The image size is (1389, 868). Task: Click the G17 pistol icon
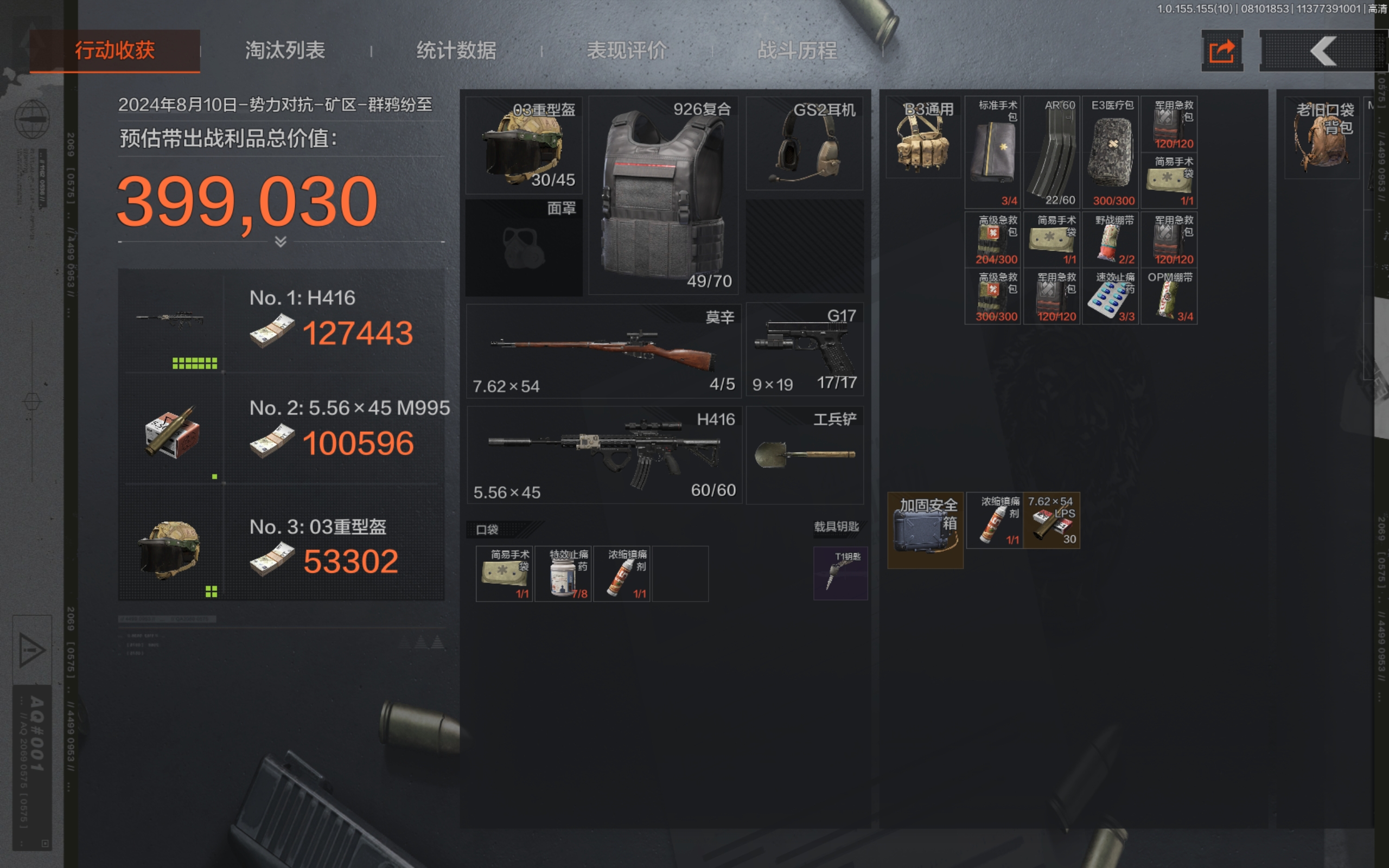point(804,344)
